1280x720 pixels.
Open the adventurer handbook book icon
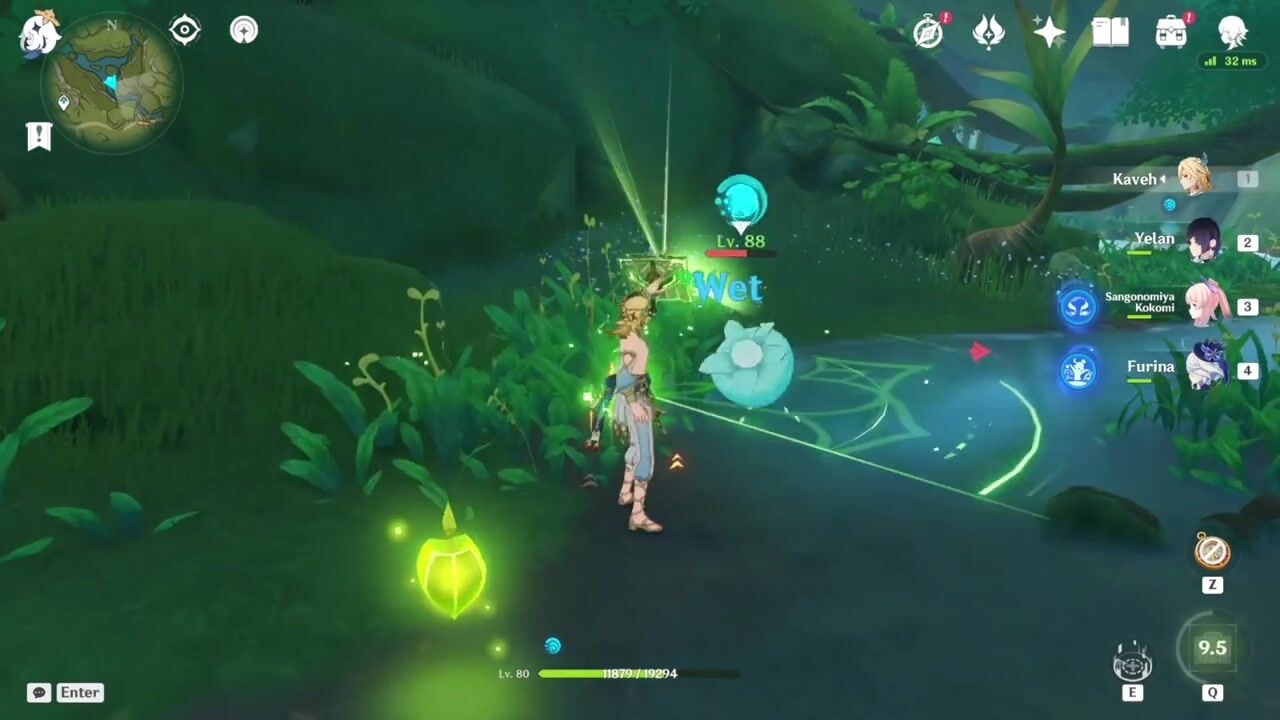[1110, 33]
